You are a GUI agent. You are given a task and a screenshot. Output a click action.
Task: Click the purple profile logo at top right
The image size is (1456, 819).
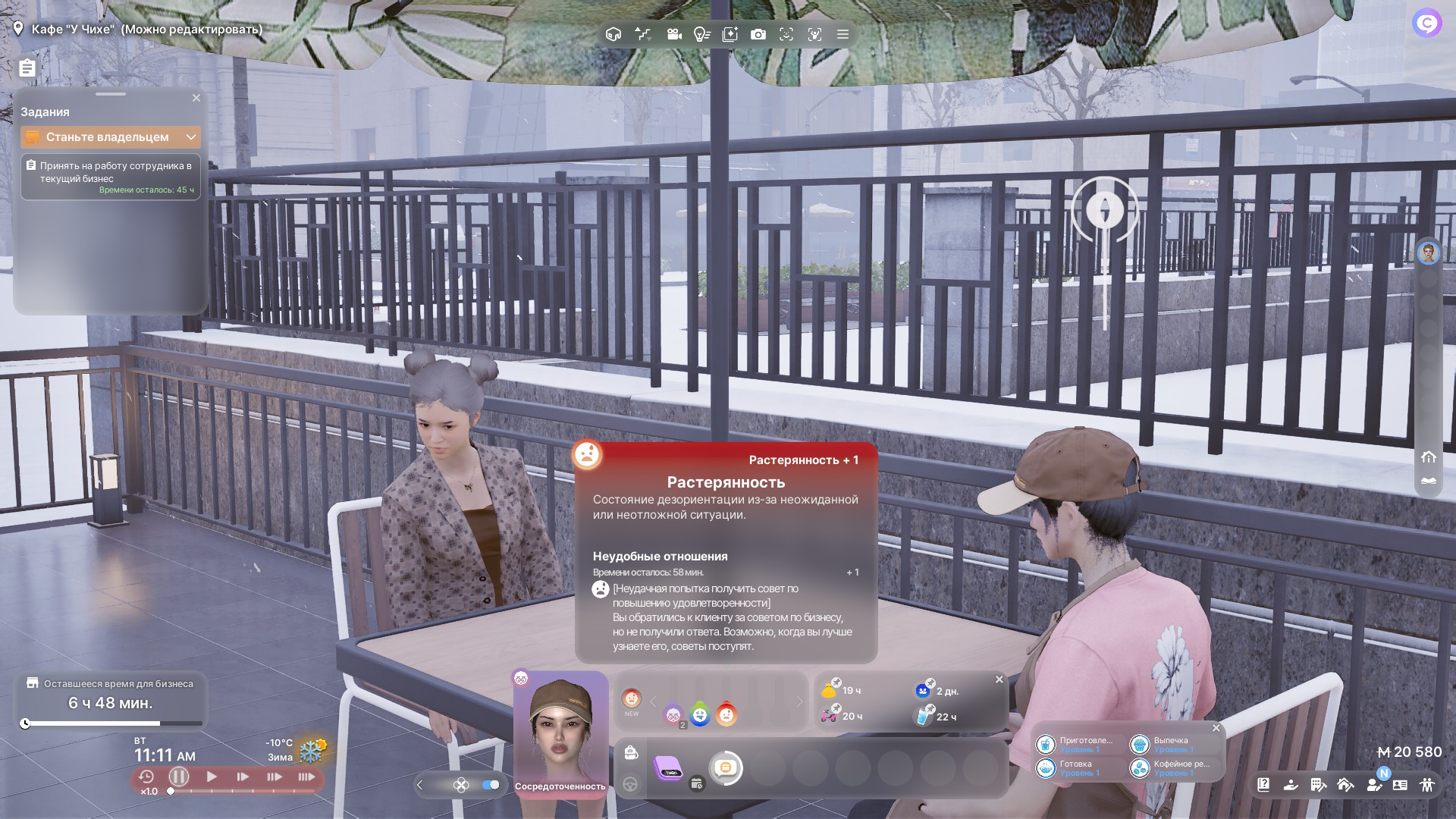pos(1426,24)
